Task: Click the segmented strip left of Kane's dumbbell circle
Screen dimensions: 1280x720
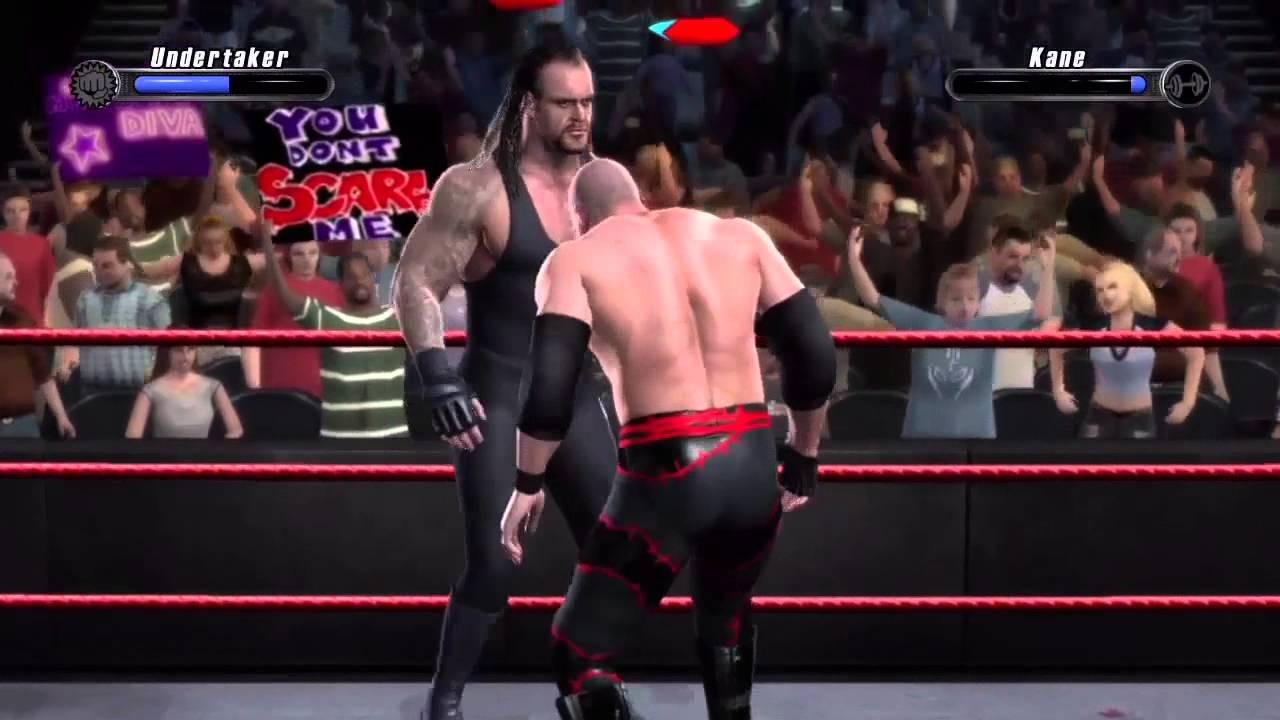Action: [1152, 84]
